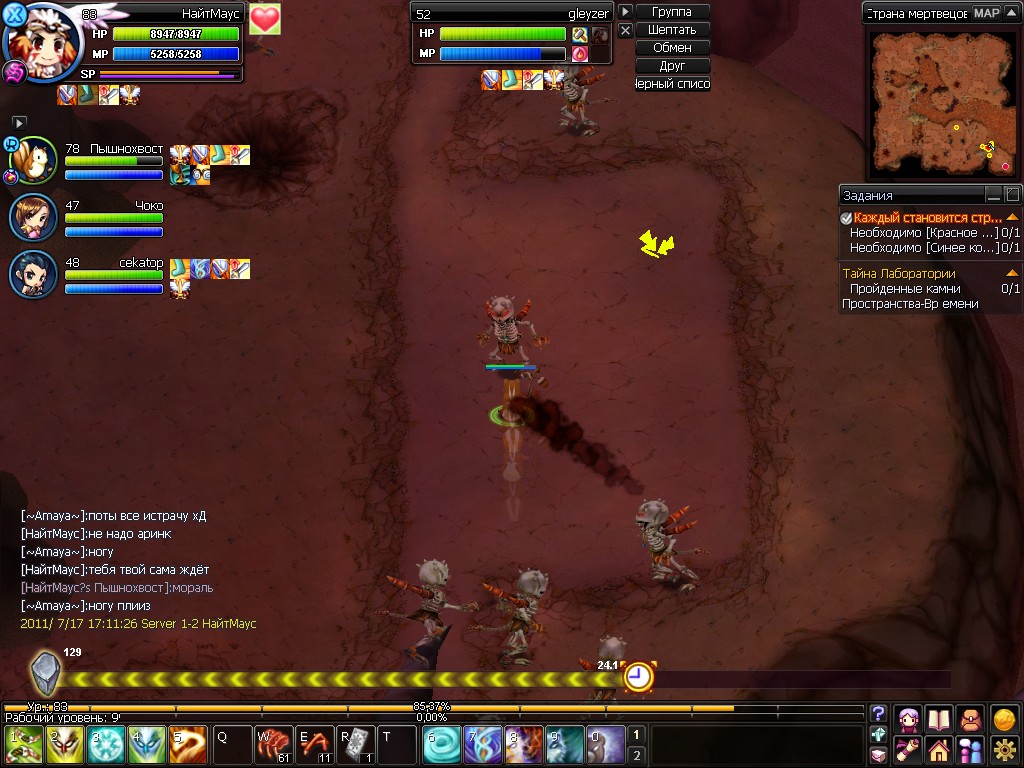Screen dimensions: 1024x768
Task: Select party member Пышнохвост's portrait
Action: (x=34, y=160)
